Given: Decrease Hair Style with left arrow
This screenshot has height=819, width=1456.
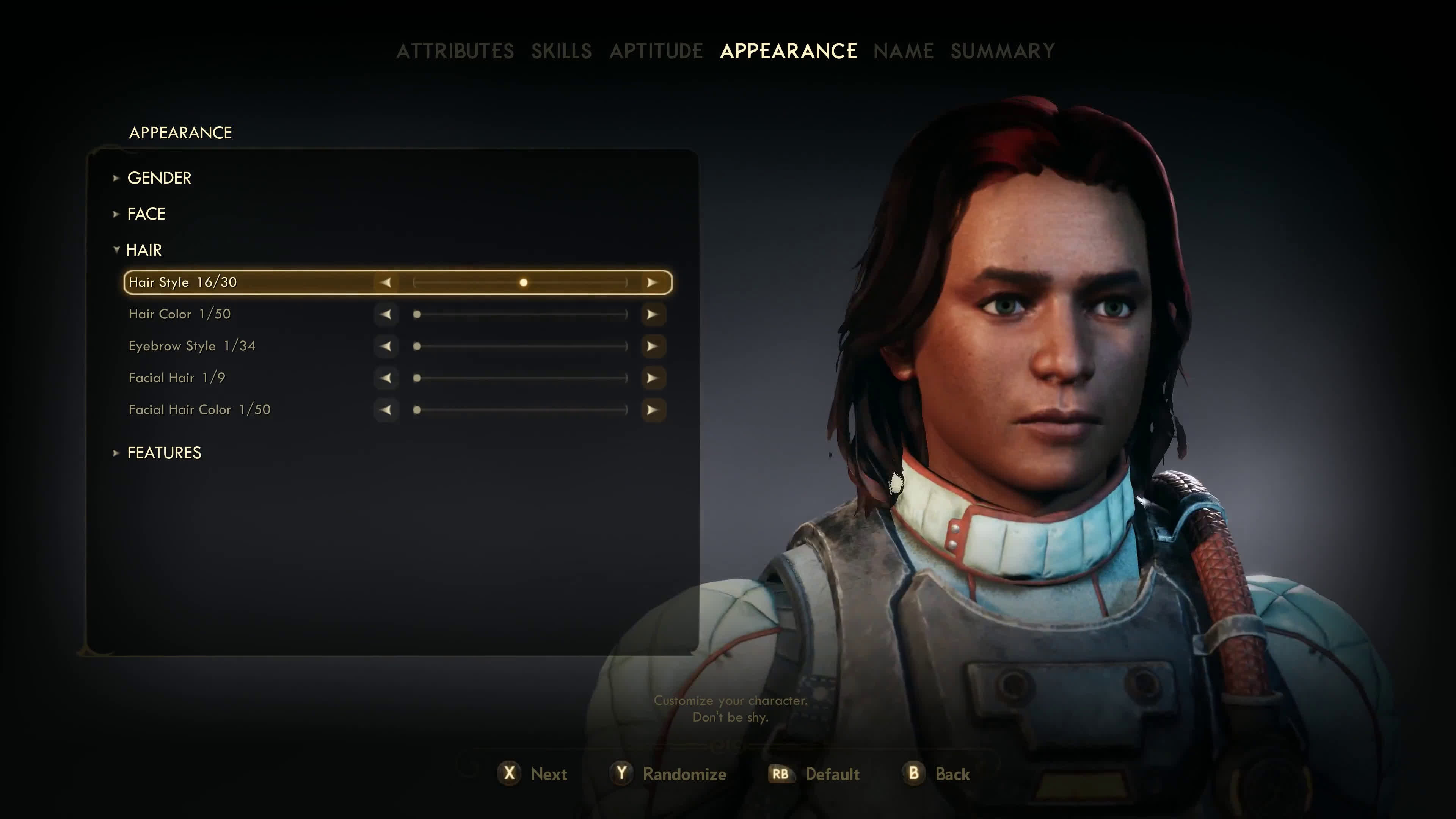Looking at the screenshot, I should 386,282.
